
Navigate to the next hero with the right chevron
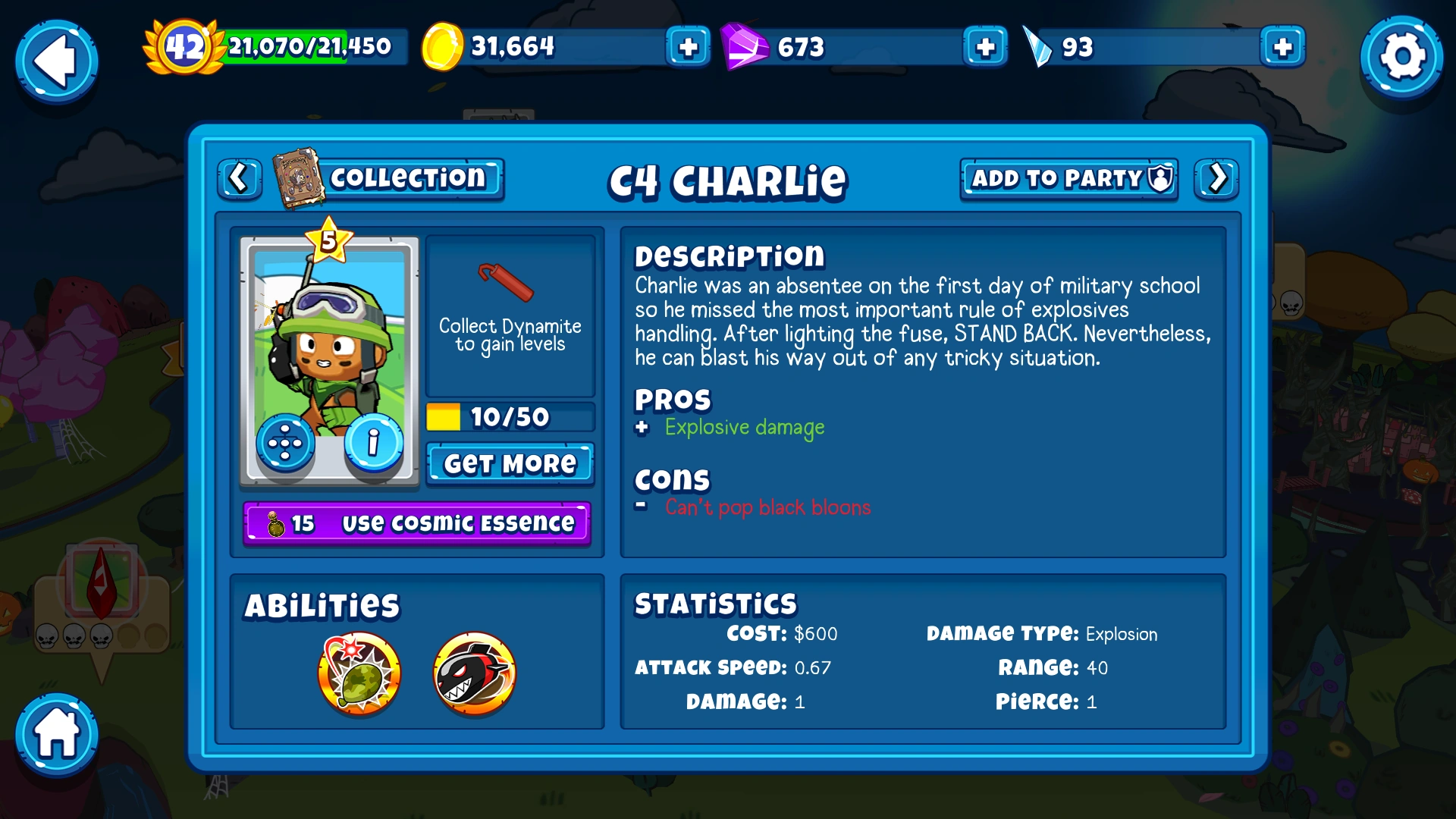[x=1216, y=179]
